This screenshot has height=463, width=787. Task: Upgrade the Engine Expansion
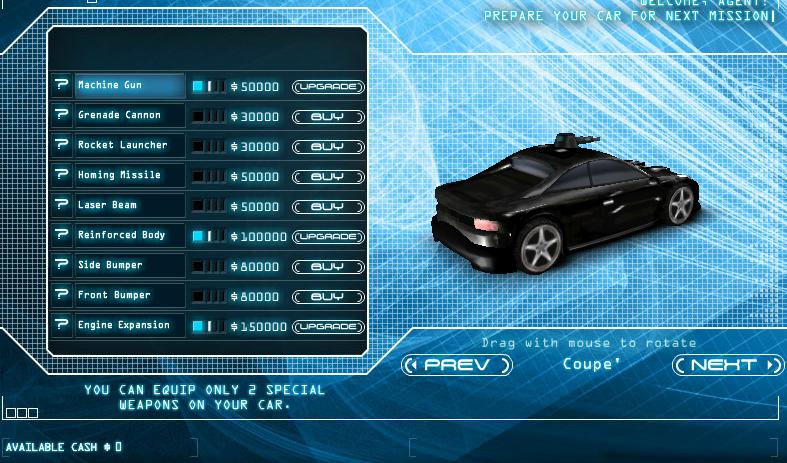[328, 327]
